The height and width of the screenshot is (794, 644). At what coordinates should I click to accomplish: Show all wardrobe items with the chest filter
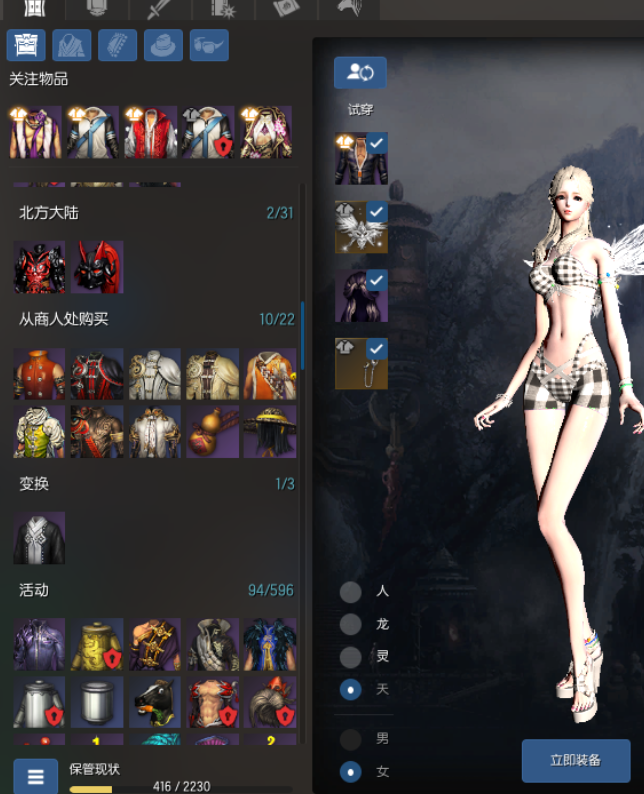click(26, 46)
